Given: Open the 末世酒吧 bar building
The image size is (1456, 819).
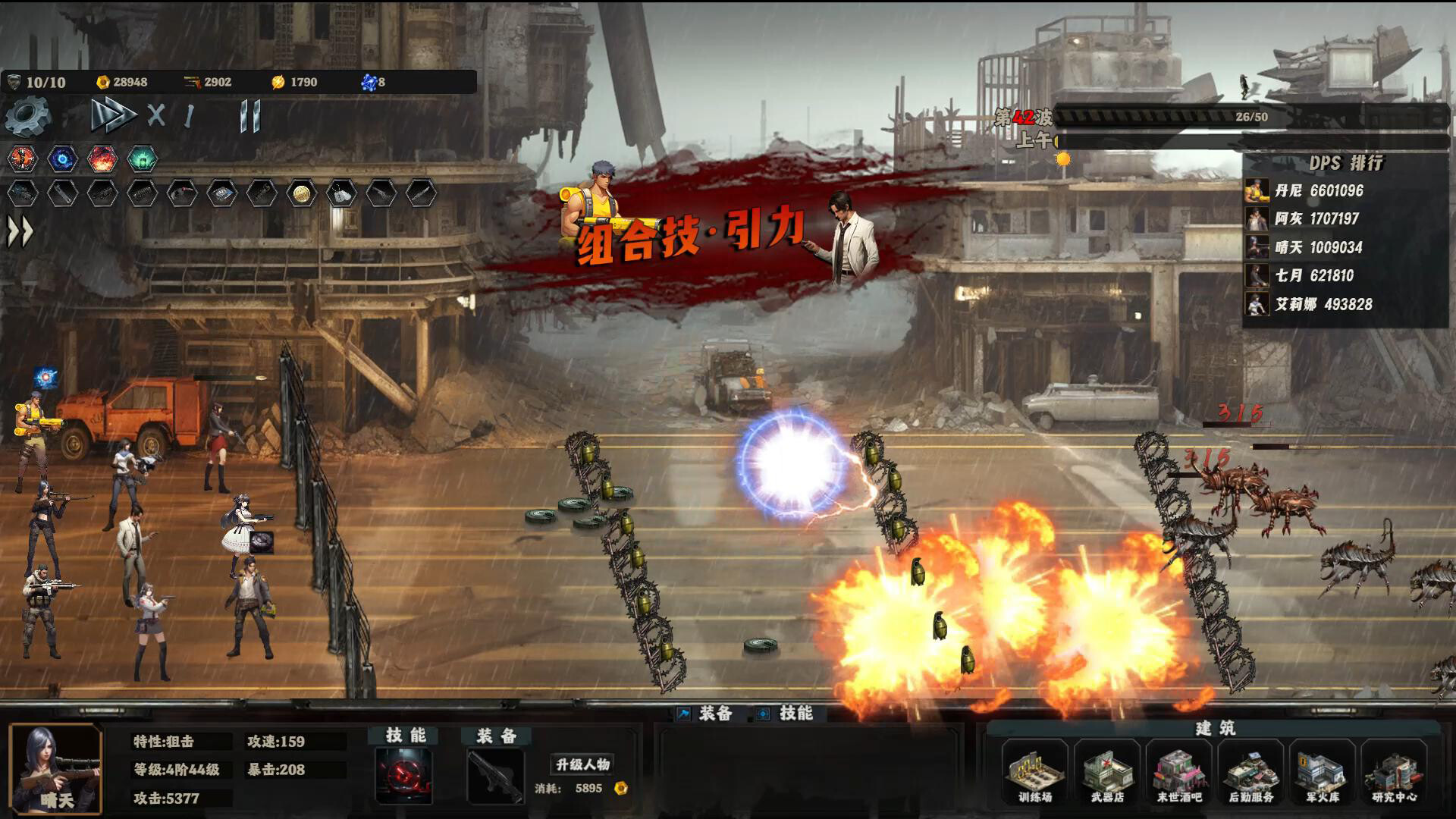Looking at the screenshot, I should click(x=1179, y=775).
